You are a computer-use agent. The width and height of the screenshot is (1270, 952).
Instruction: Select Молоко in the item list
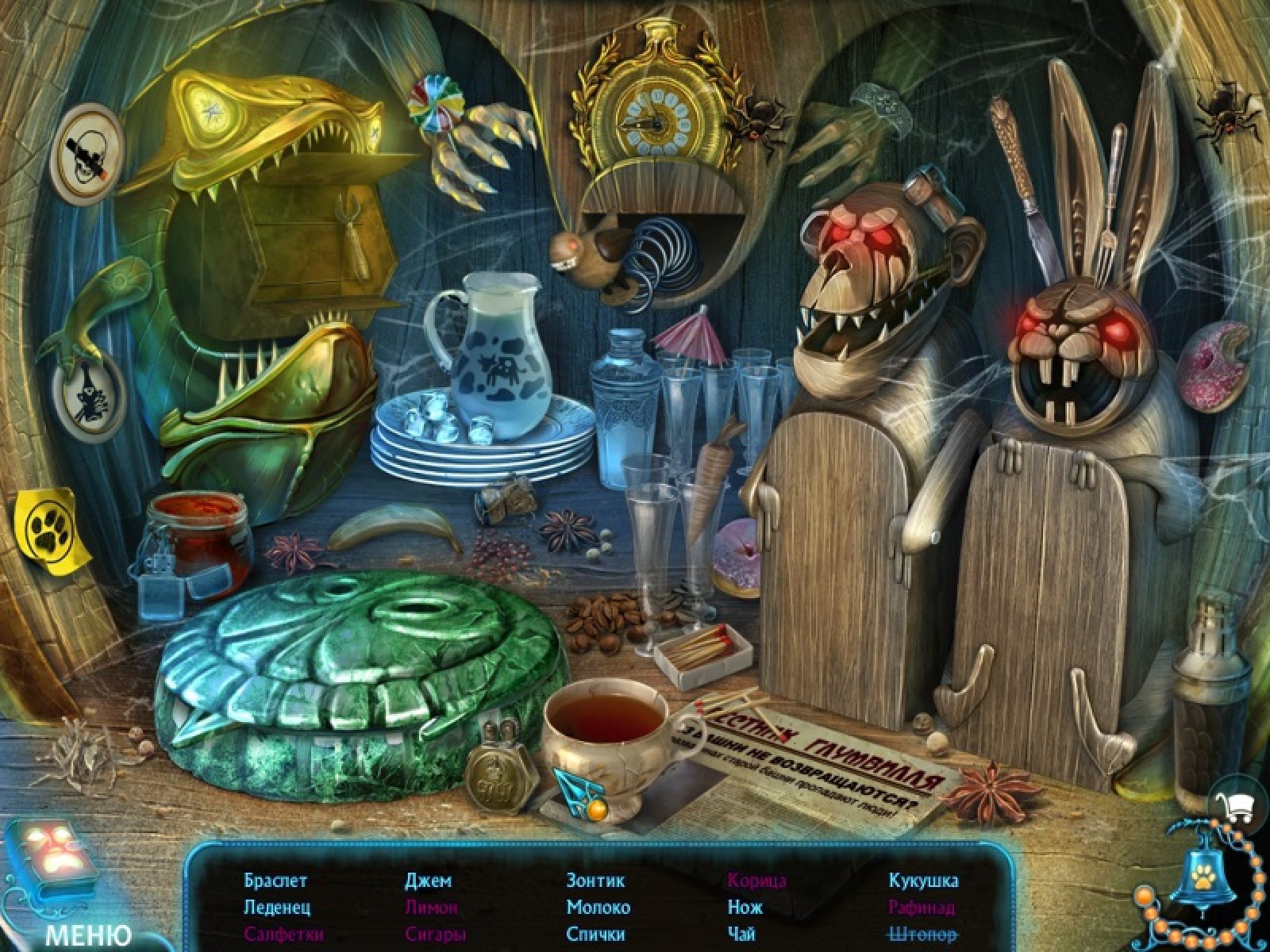click(x=598, y=907)
